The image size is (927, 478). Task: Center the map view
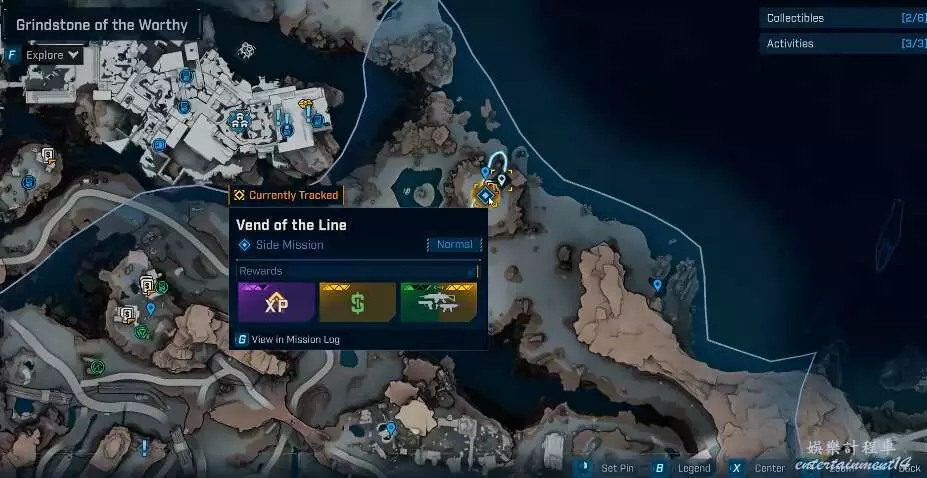(x=769, y=468)
